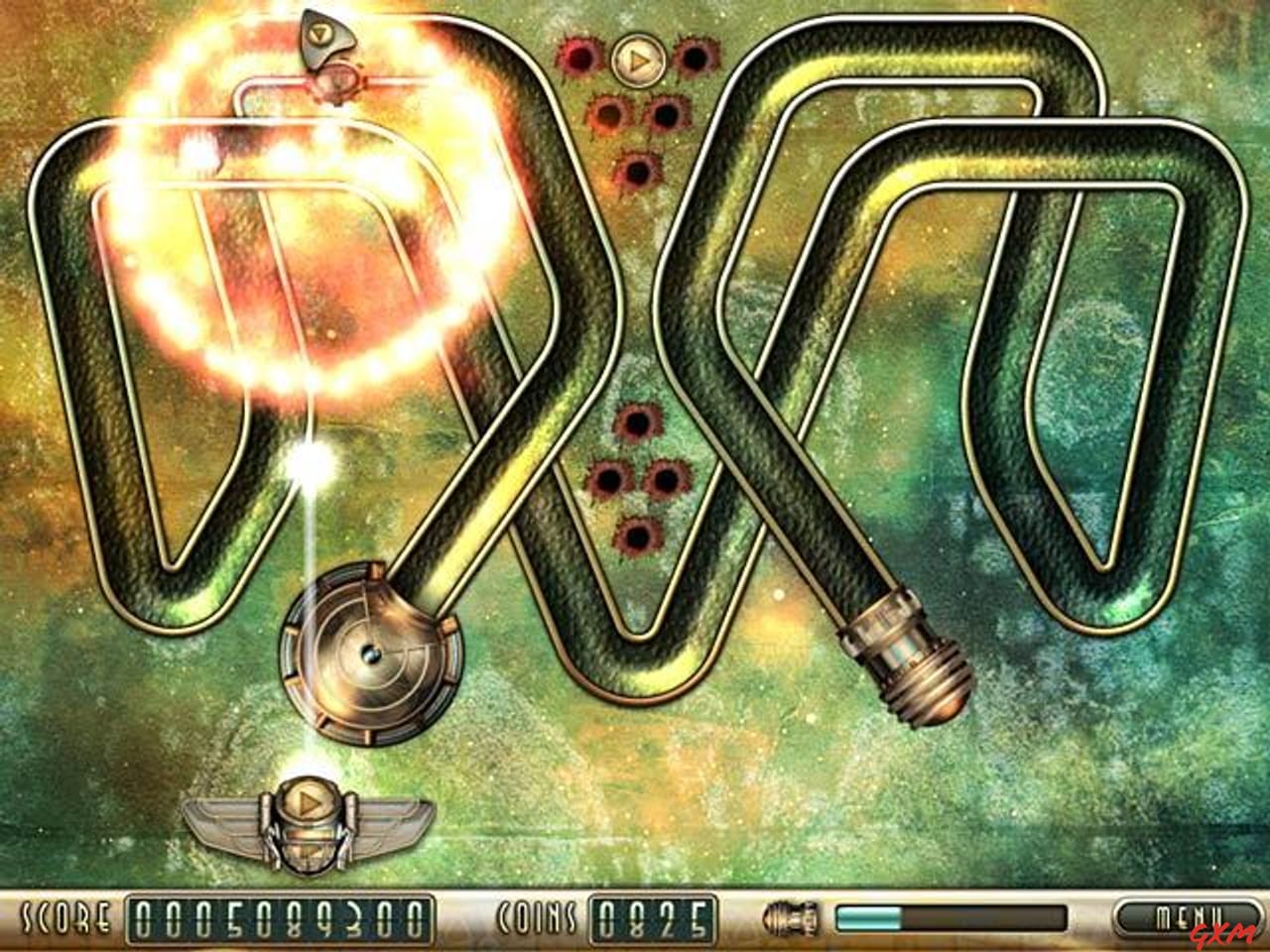
Task: Click the coins counter showing 0825
Action: pos(652,917)
